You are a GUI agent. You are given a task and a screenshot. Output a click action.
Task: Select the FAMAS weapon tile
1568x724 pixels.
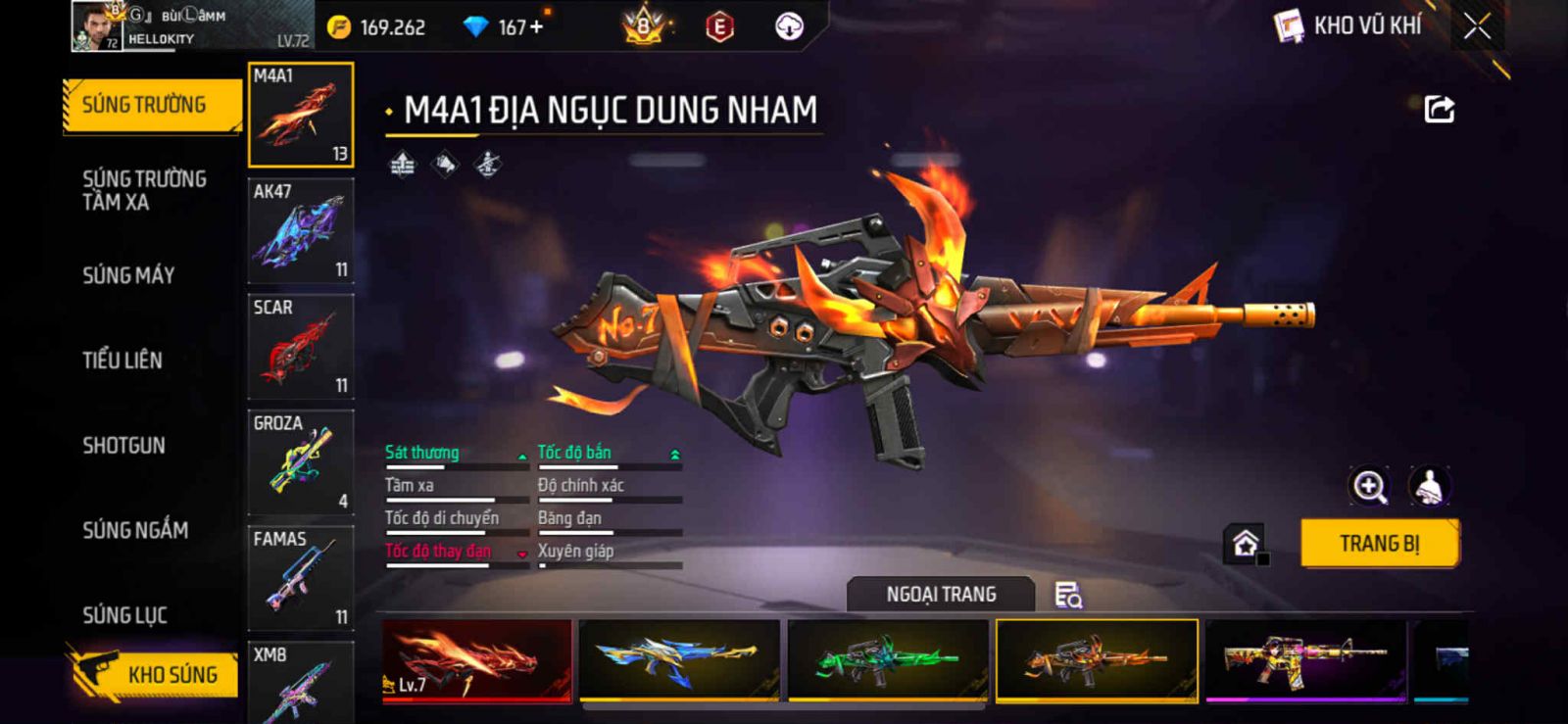pyautogui.click(x=301, y=578)
